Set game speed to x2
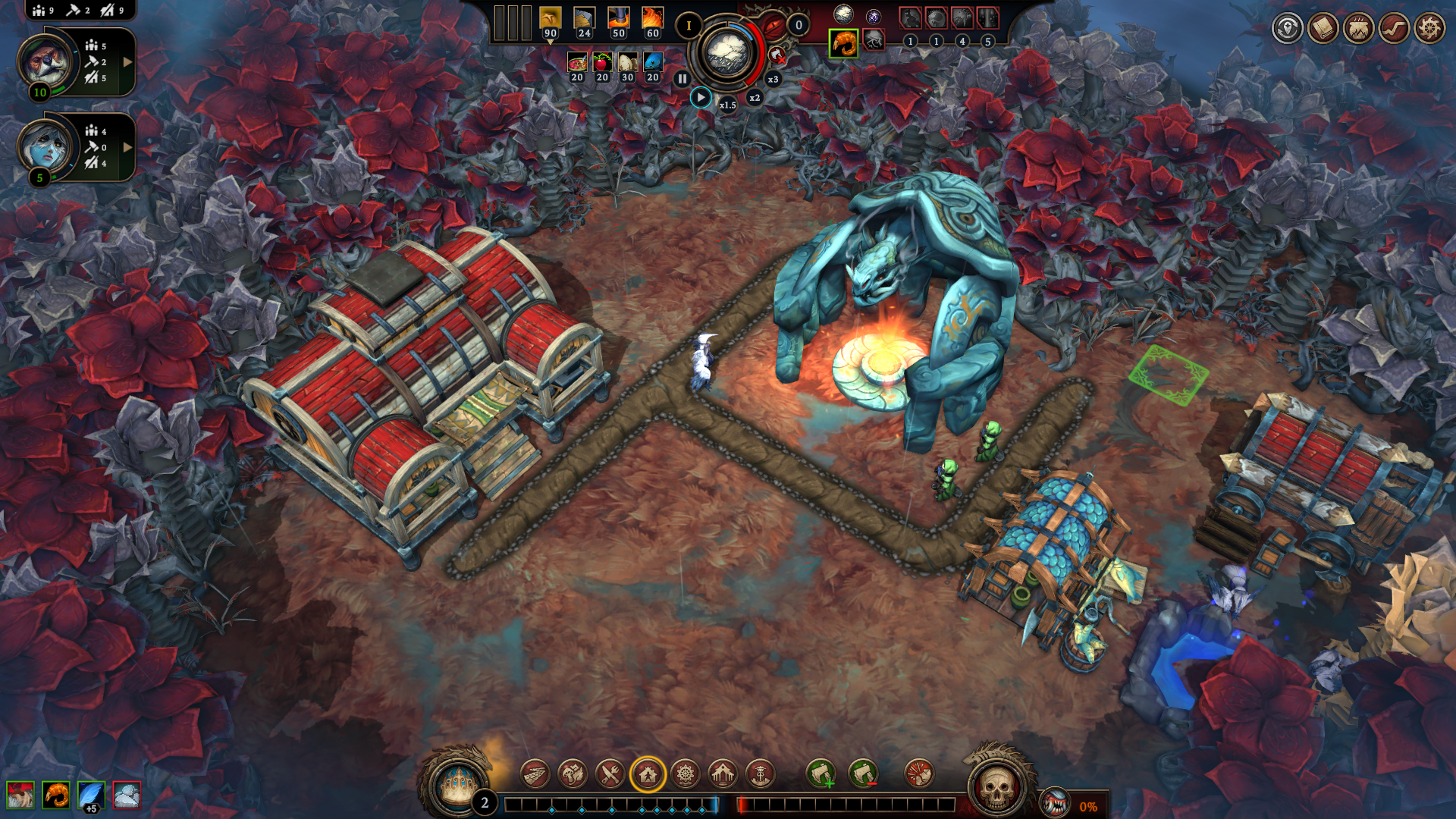1456x819 pixels. 755,98
